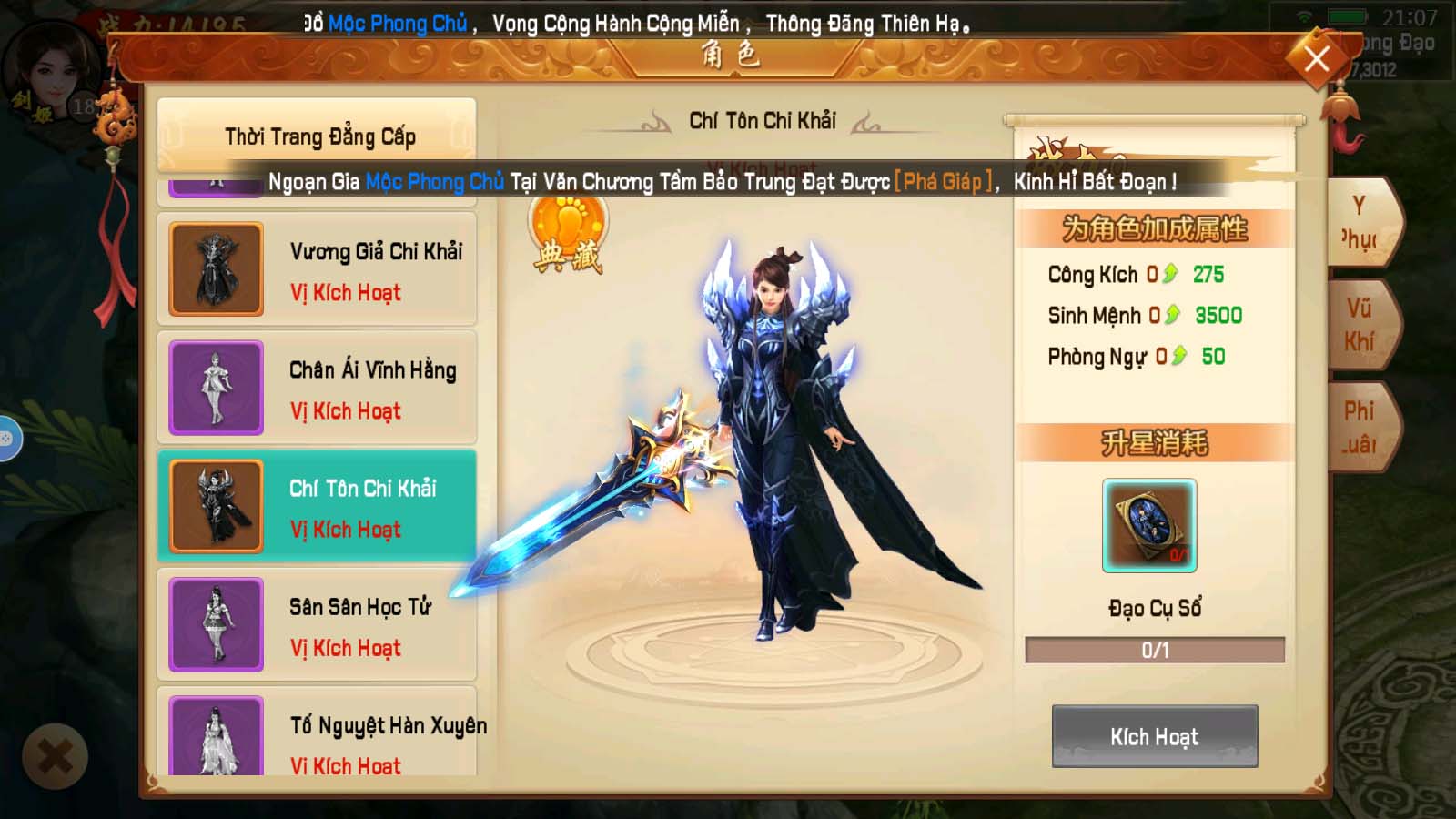Switch to the Y Phục tab
The width and height of the screenshot is (1456, 819).
(x=1360, y=223)
